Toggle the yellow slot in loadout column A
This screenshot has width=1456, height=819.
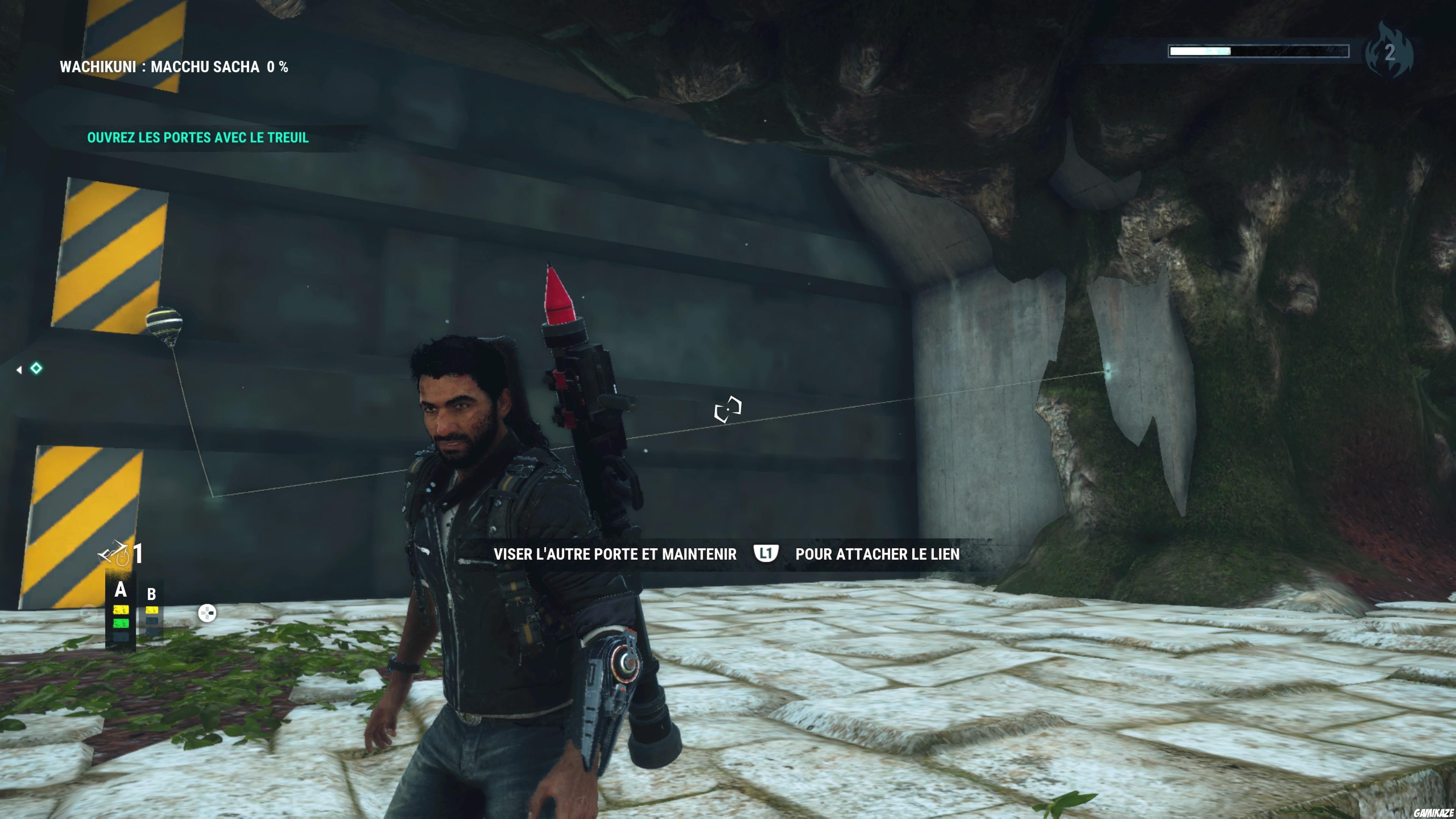121,610
